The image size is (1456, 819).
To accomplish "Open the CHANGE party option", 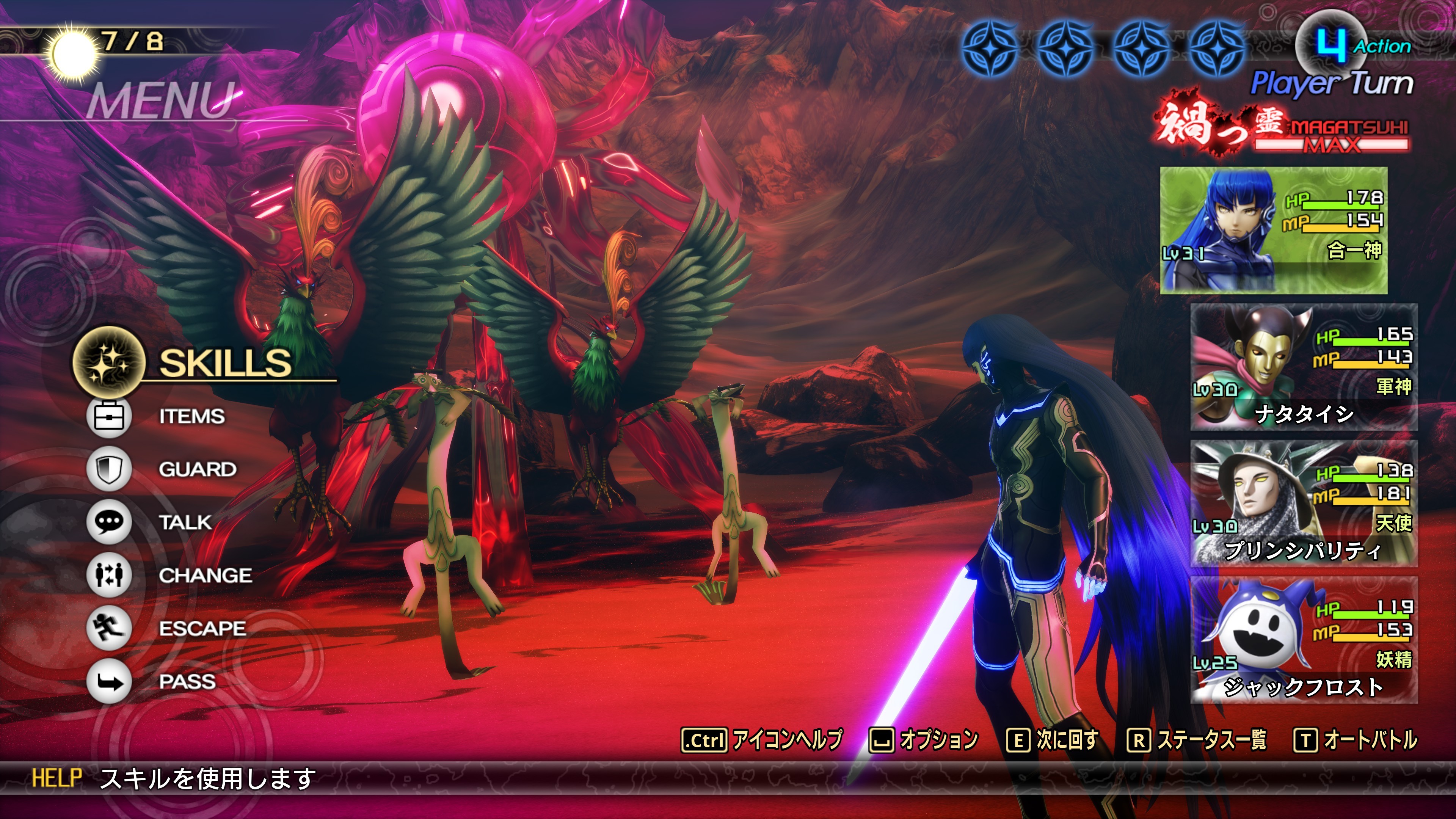I will (205, 576).
